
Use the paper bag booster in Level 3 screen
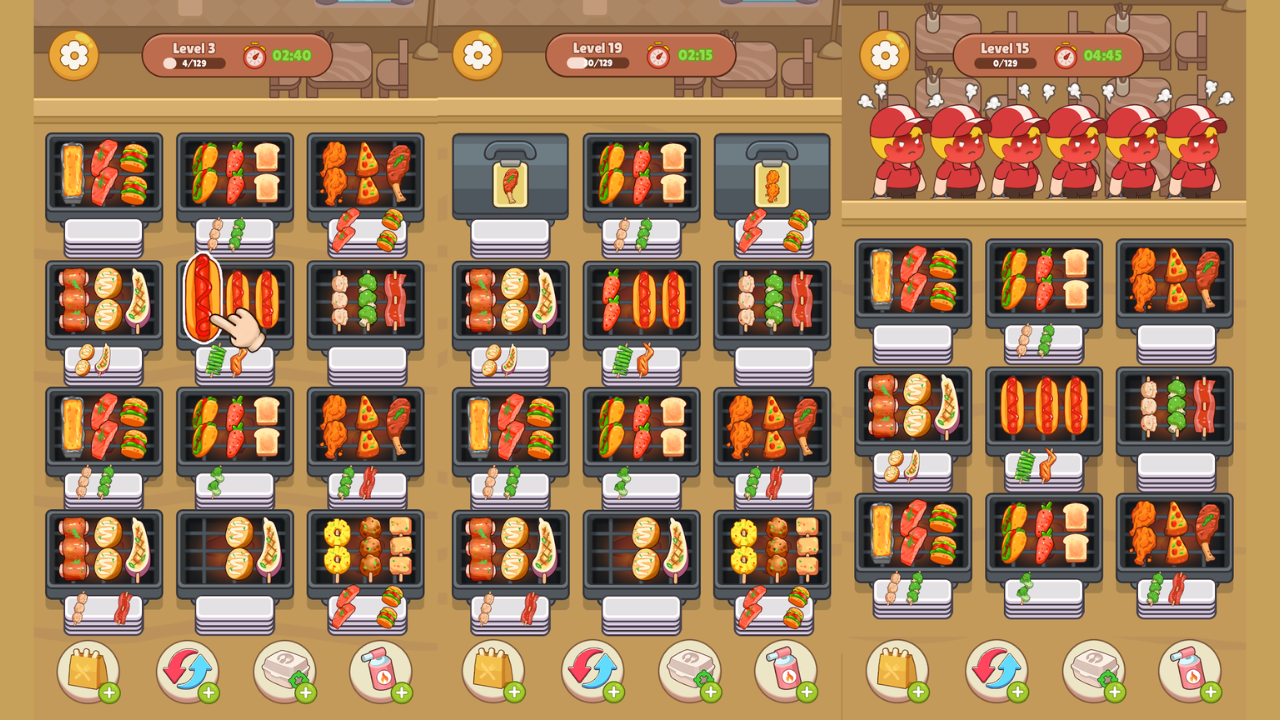[x=88, y=671]
